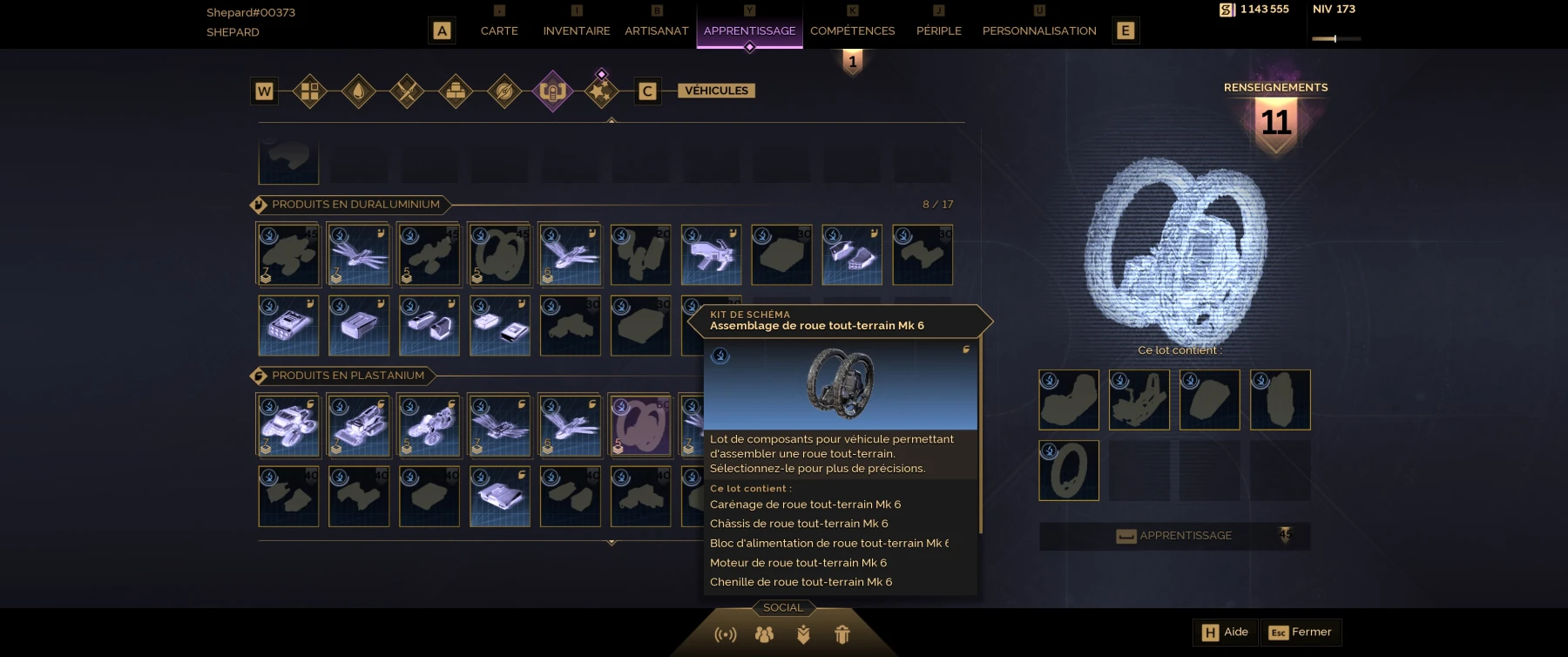Screen dimensions: 1568x657
Task: Select the rank badge icon in the Social bar
Action: click(803, 635)
